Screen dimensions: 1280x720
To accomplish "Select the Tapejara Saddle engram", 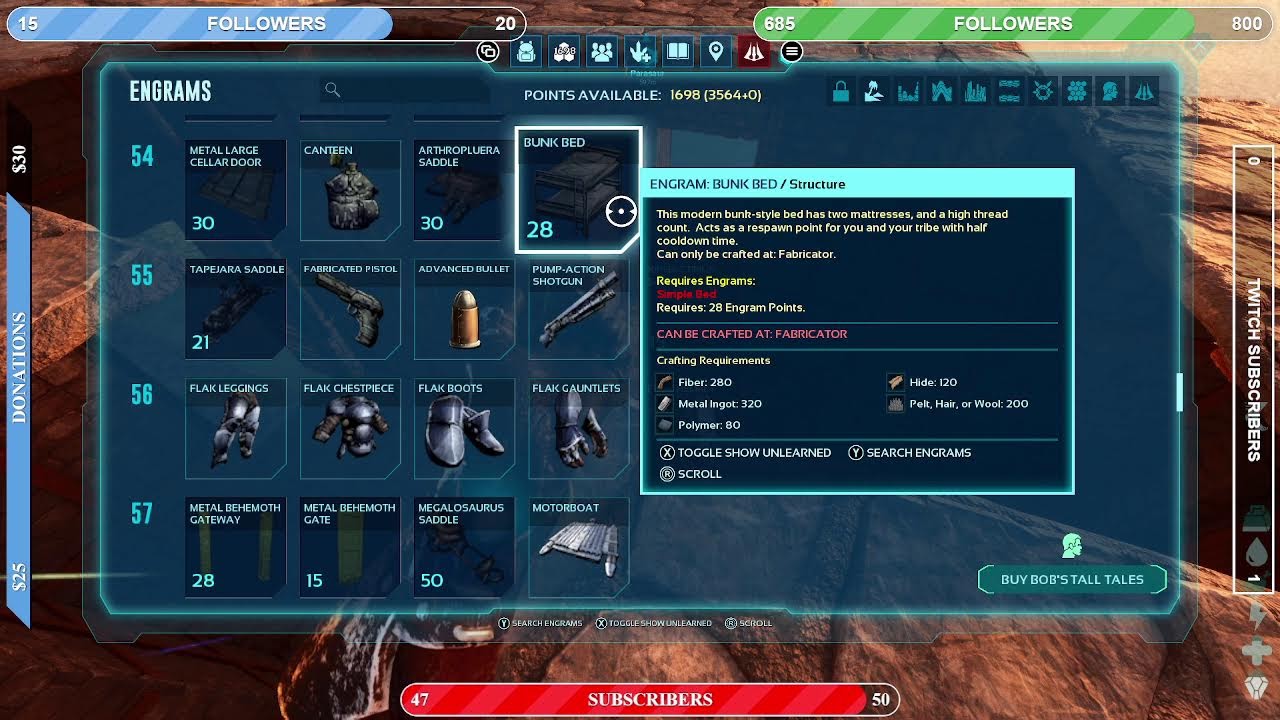I will (x=235, y=309).
